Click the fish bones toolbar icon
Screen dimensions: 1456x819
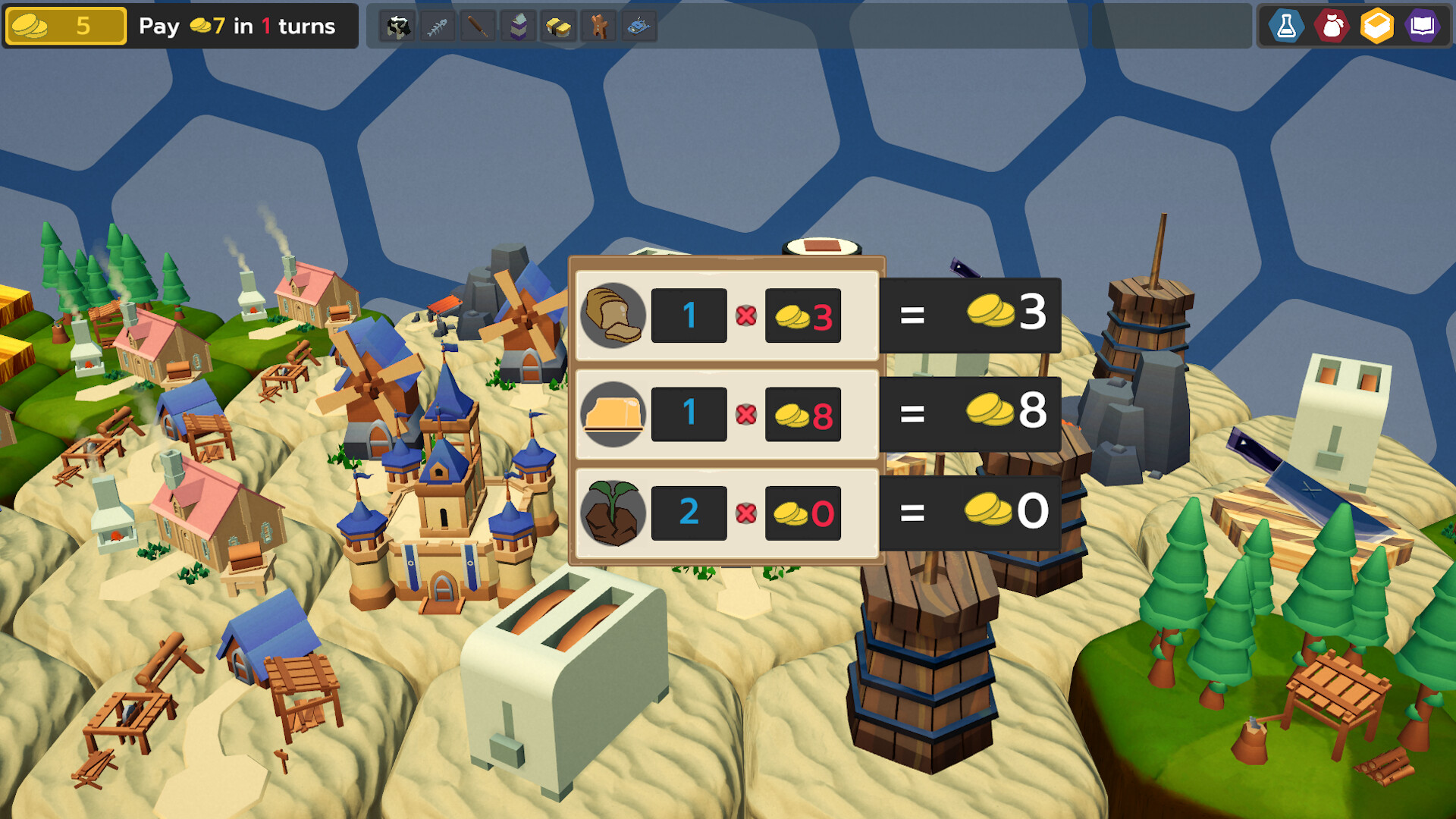coord(438,25)
